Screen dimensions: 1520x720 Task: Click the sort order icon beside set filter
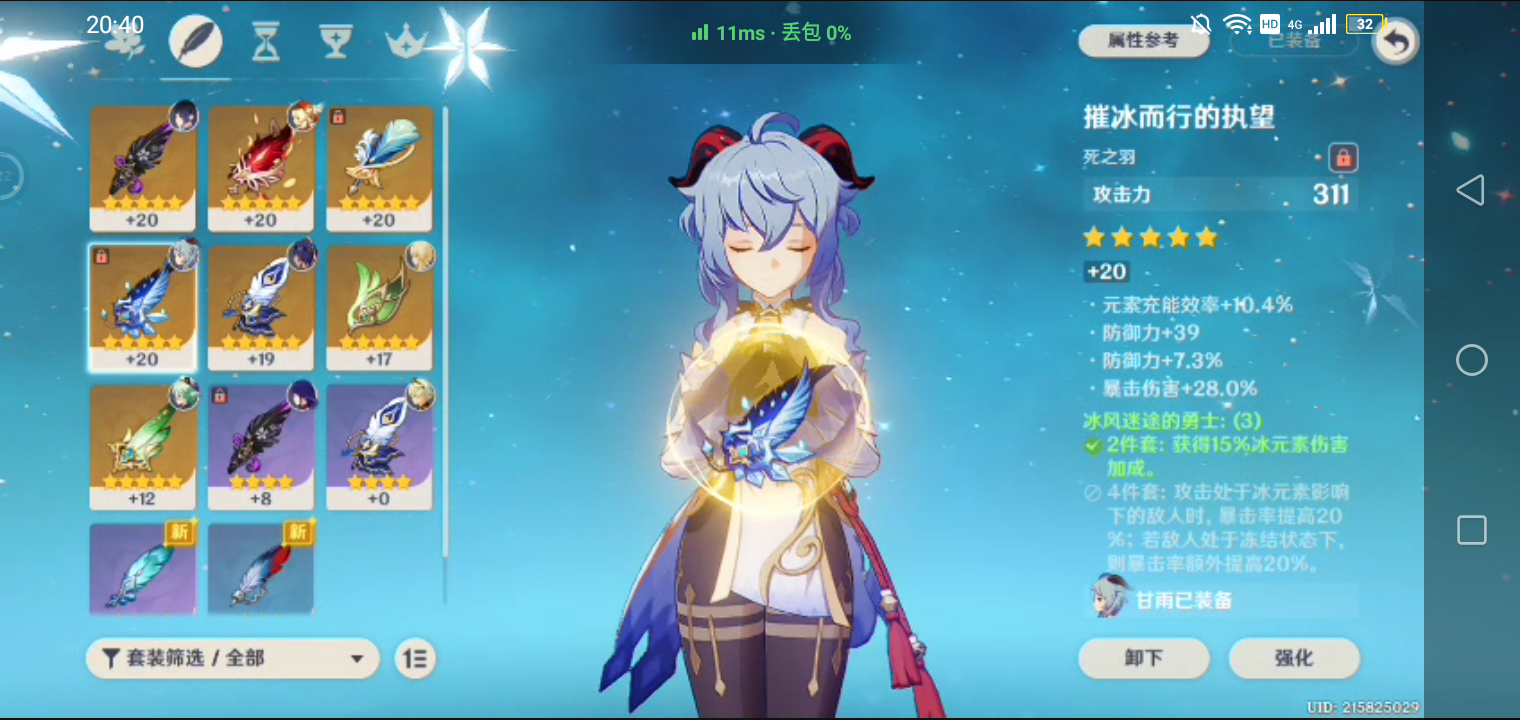[415, 658]
